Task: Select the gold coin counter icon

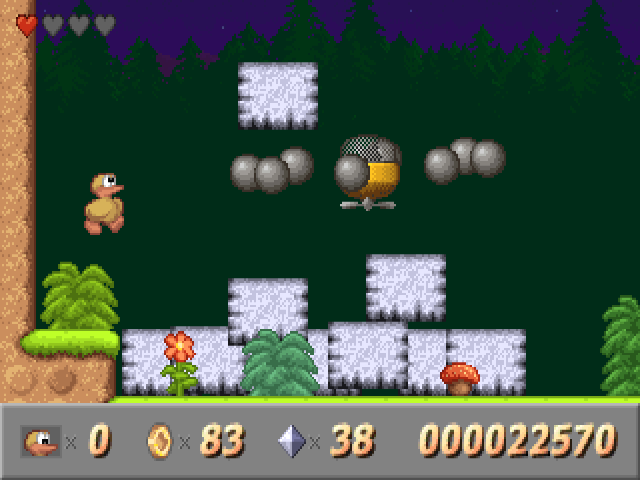Action: coord(160,440)
